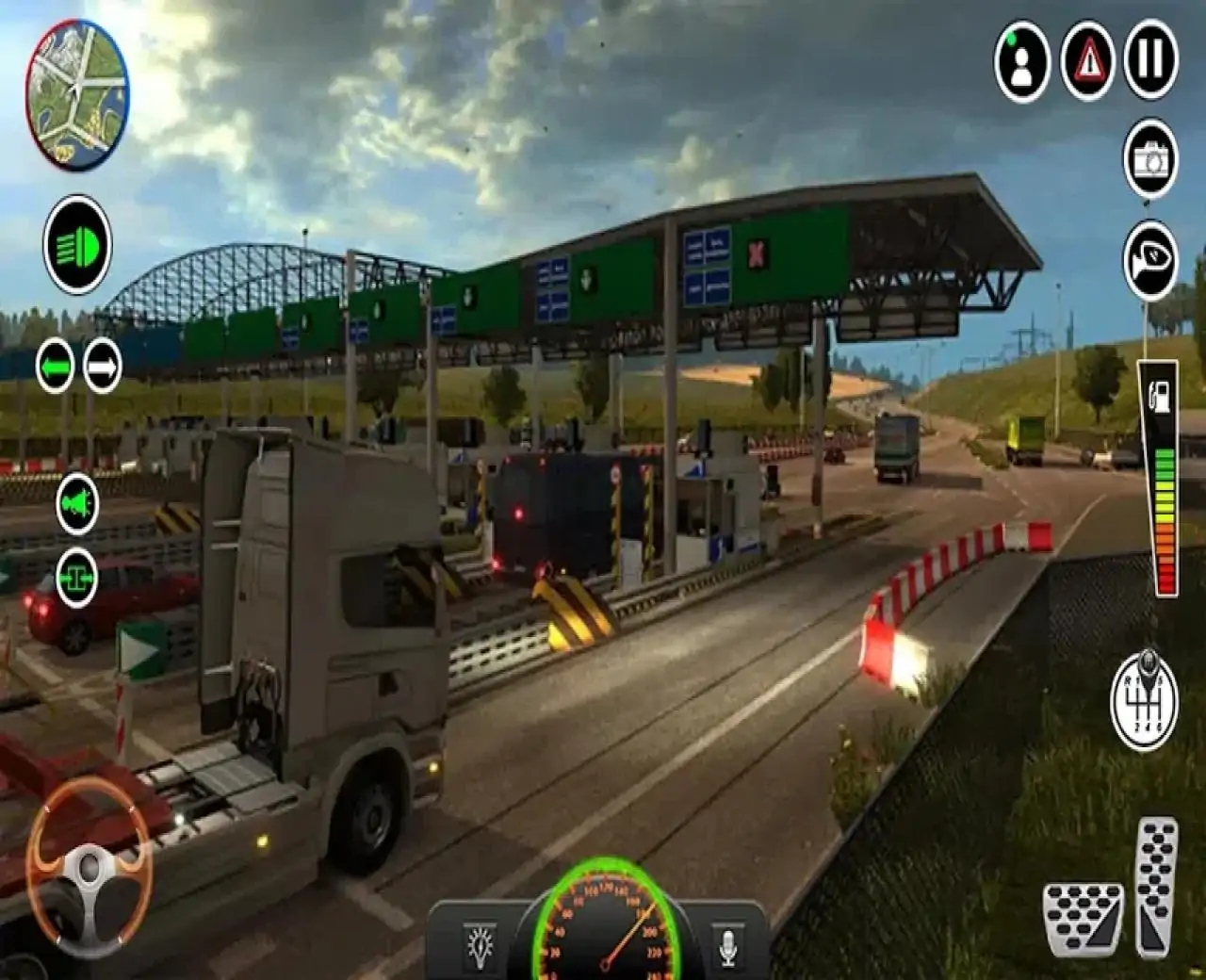1206x980 pixels.
Task: Pause the game
Action: pyautogui.click(x=1150, y=60)
